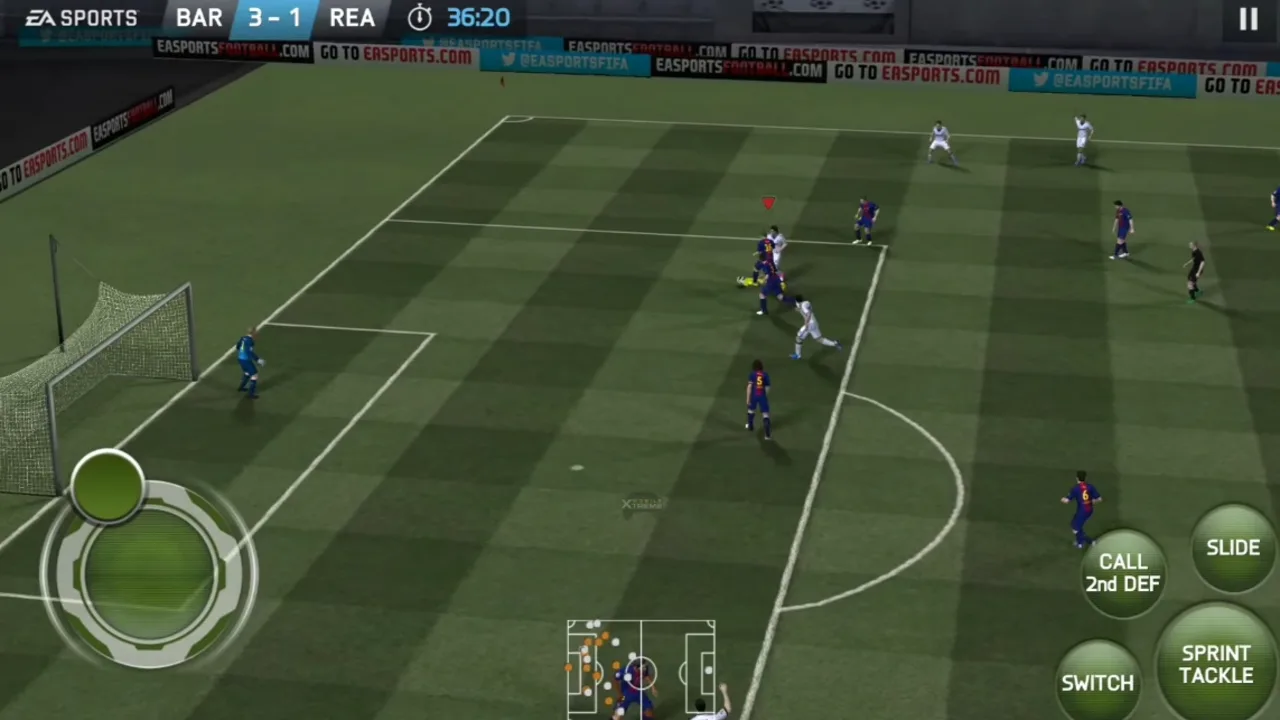
Task: Click the match timer showing 36:20
Action: (x=477, y=17)
